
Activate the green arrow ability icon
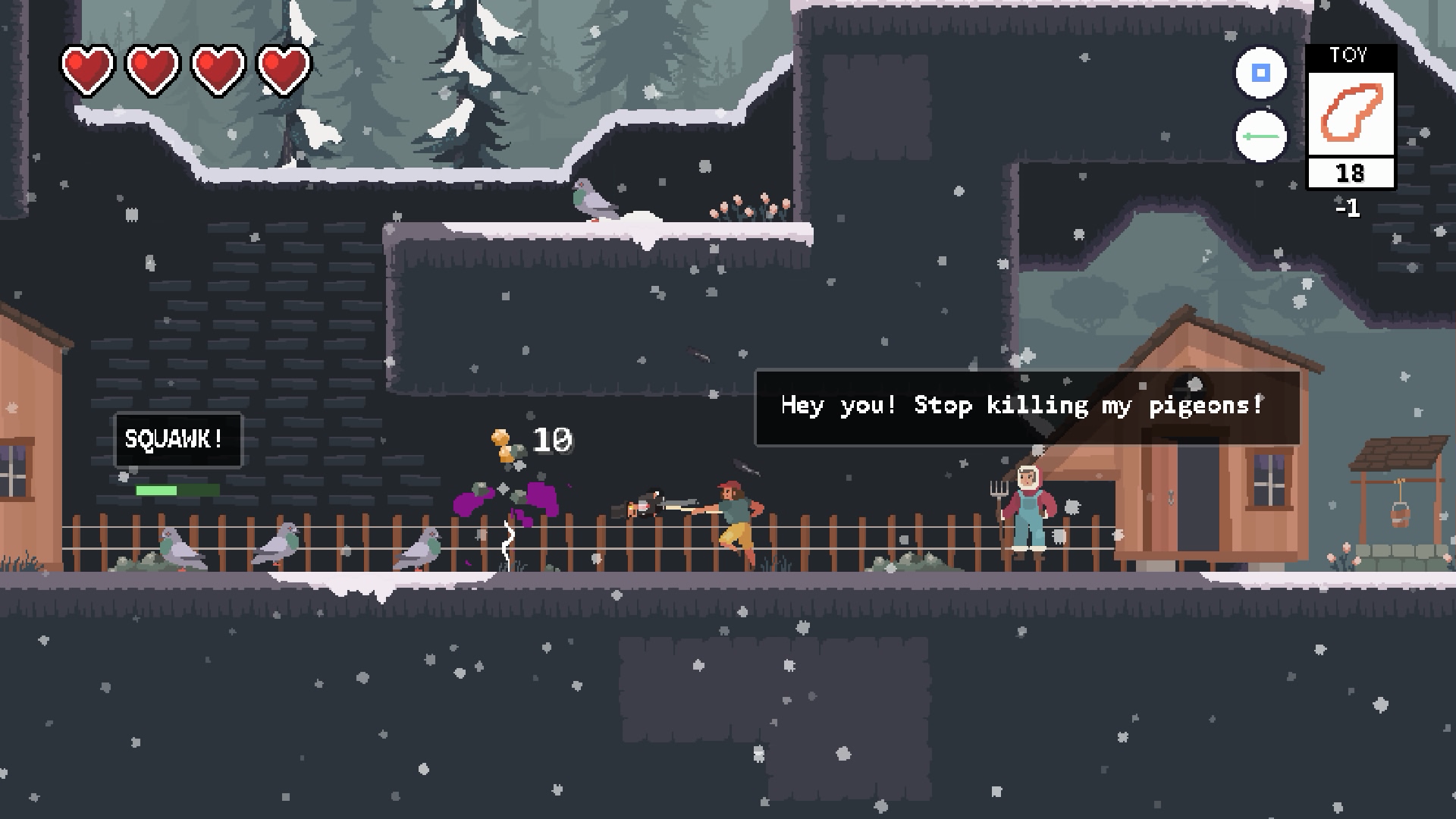click(1261, 137)
